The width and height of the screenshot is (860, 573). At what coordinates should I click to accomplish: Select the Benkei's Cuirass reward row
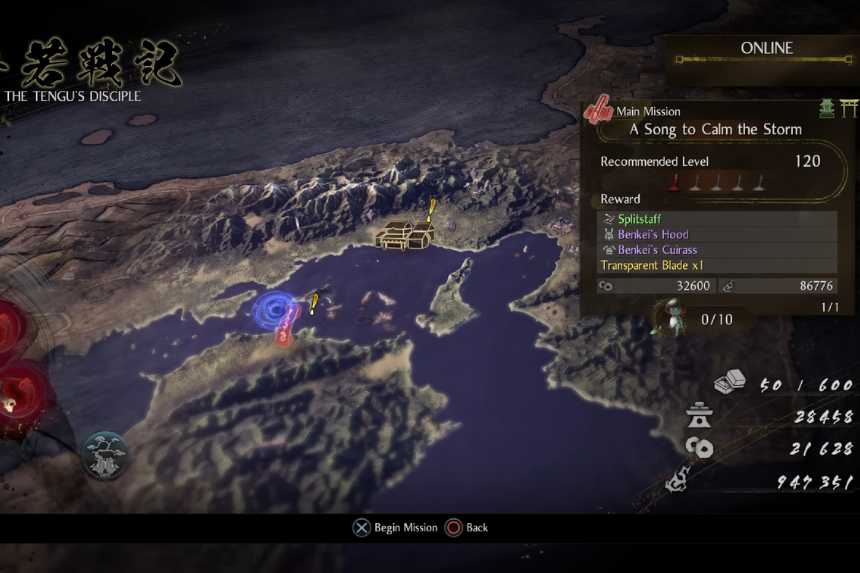[x=717, y=250]
